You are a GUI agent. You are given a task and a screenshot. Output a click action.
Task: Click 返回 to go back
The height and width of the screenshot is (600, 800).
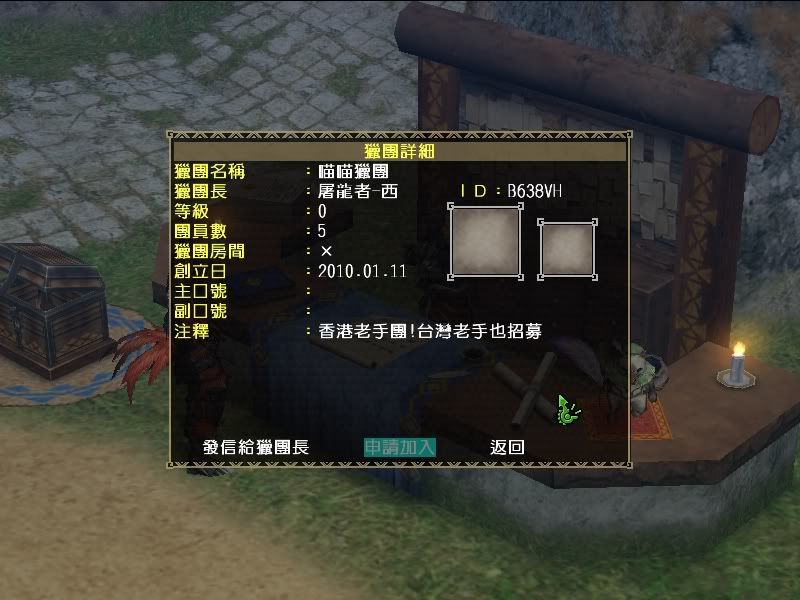tap(507, 447)
